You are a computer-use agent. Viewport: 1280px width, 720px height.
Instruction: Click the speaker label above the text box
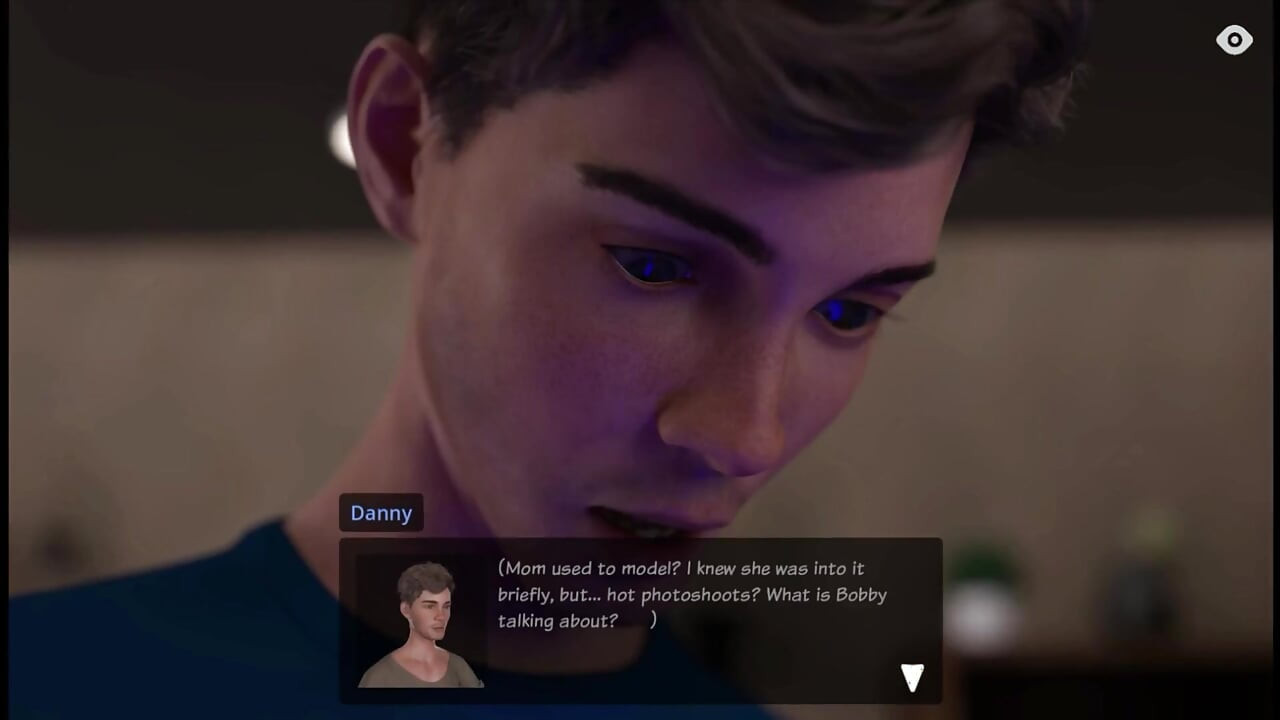[x=381, y=513]
